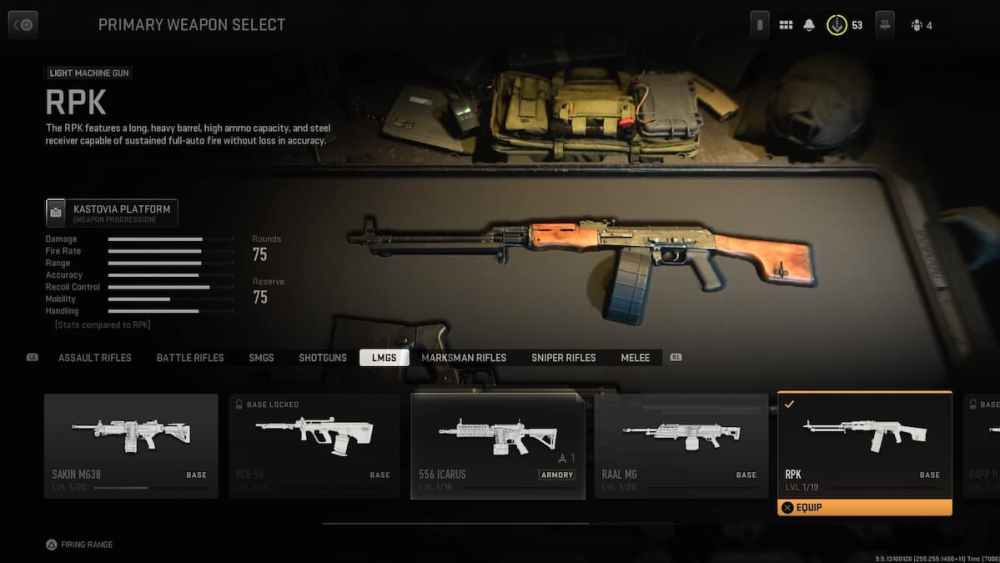
Task: Open the Sniper Rifles tab
Action: (563, 358)
